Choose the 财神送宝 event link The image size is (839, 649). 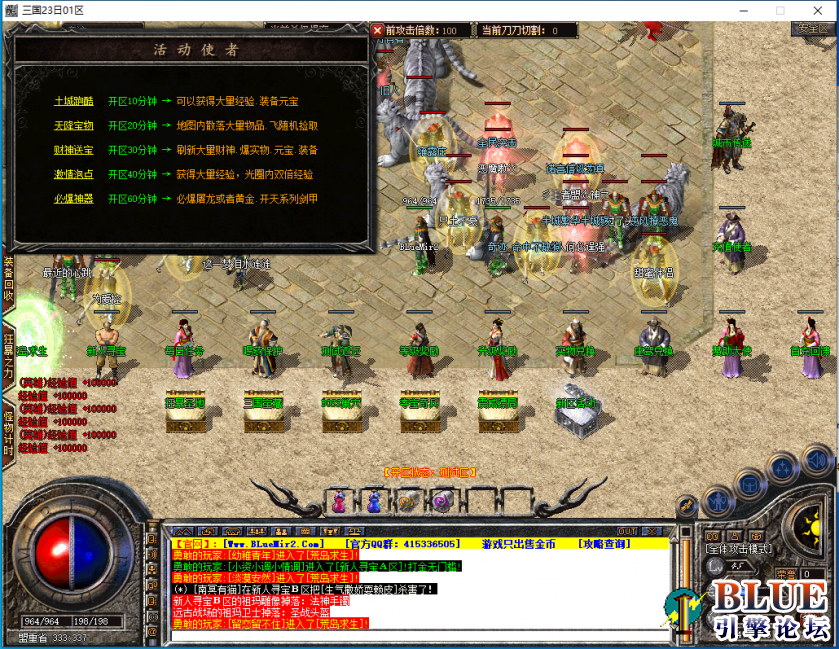point(74,150)
